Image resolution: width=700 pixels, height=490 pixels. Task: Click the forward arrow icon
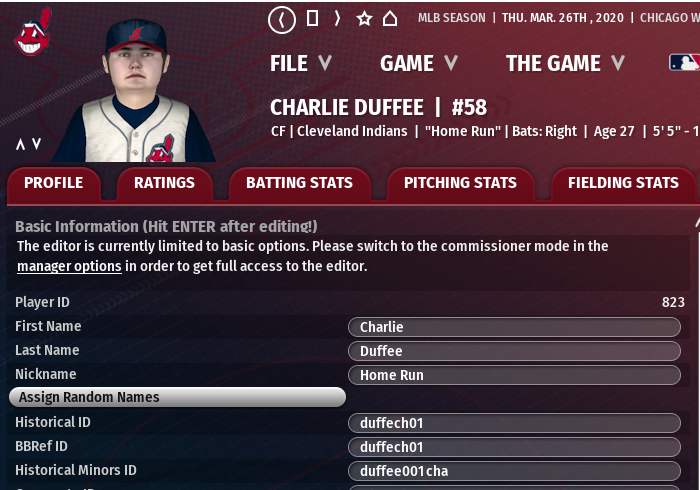point(338,18)
